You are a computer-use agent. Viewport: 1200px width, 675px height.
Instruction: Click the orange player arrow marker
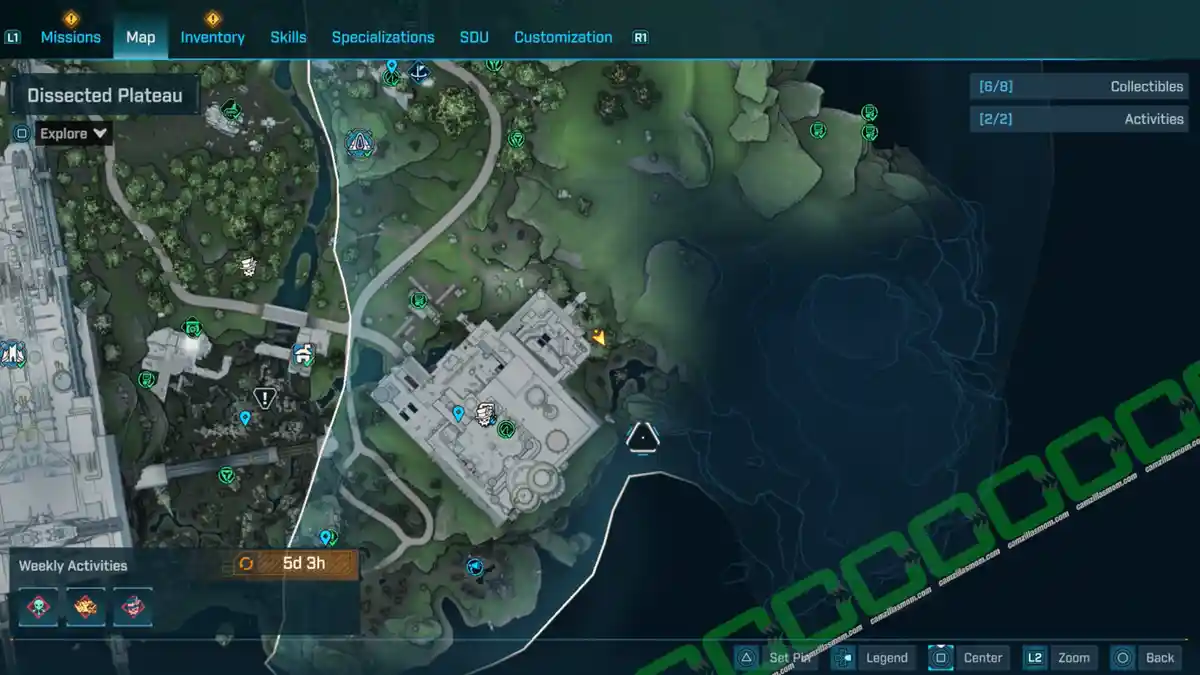pos(599,338)
